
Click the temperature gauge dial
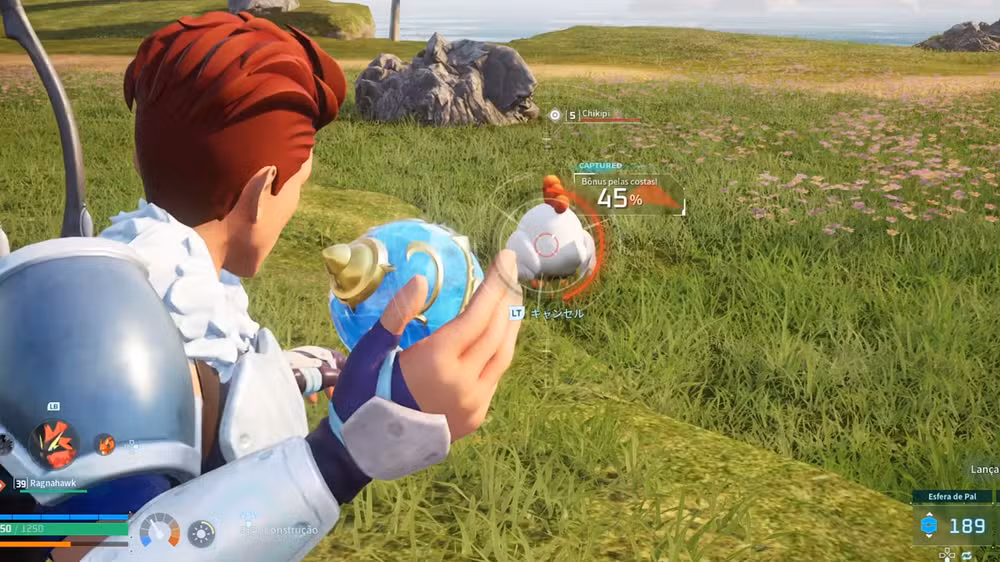(x=159, y=530)
